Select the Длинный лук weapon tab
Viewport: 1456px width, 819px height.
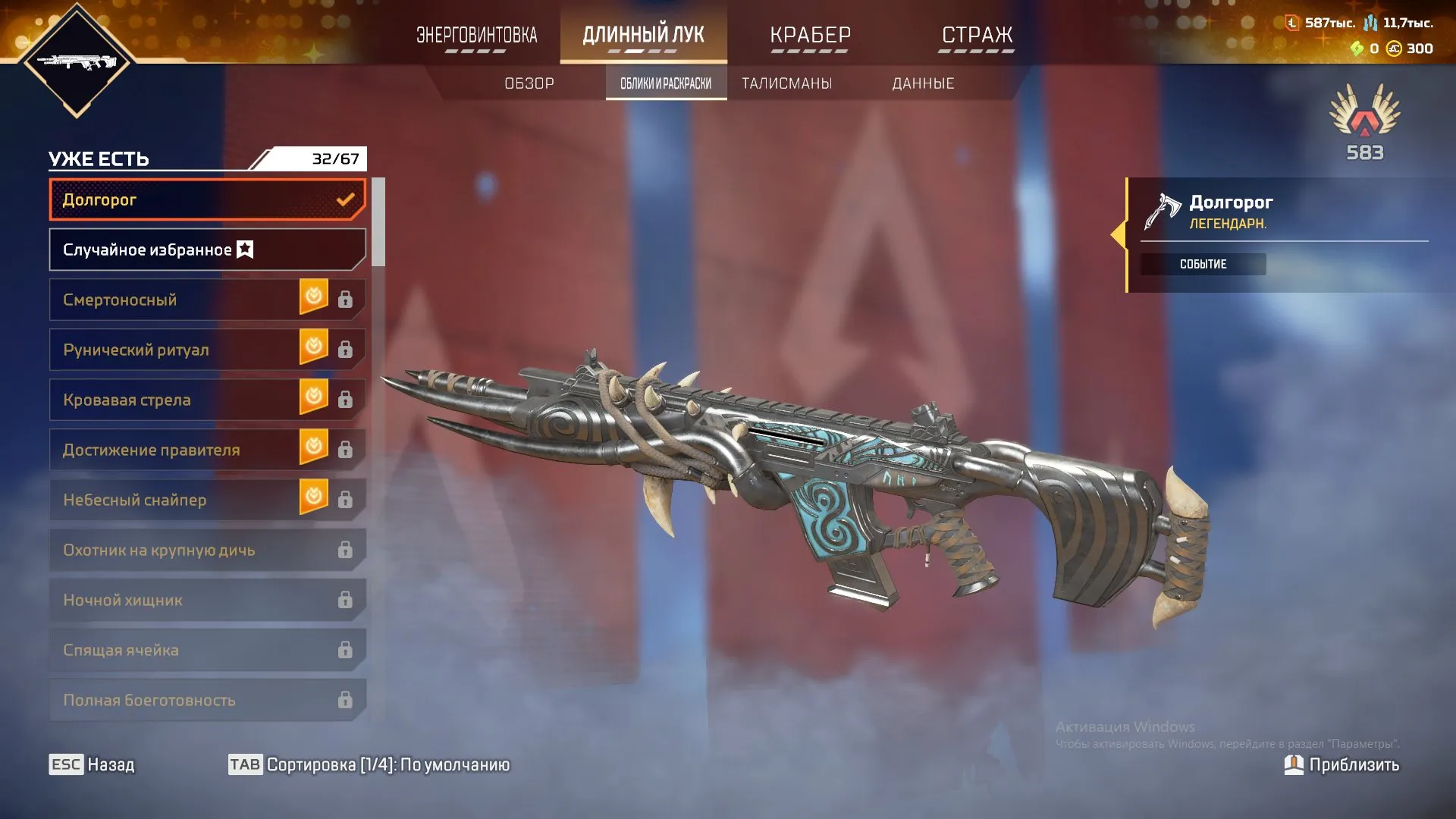[x=643, y=35]
